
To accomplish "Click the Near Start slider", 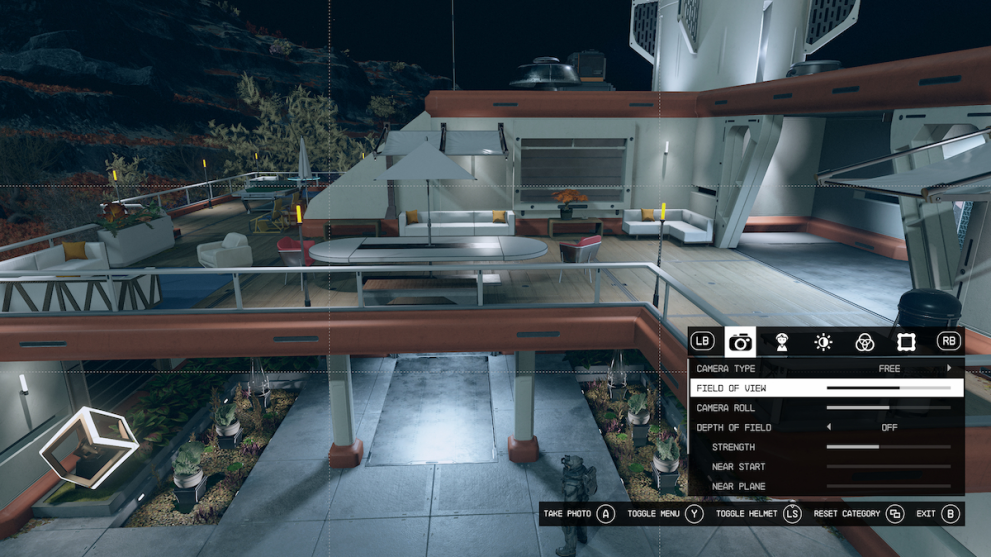I will click(x=888, y=467).
